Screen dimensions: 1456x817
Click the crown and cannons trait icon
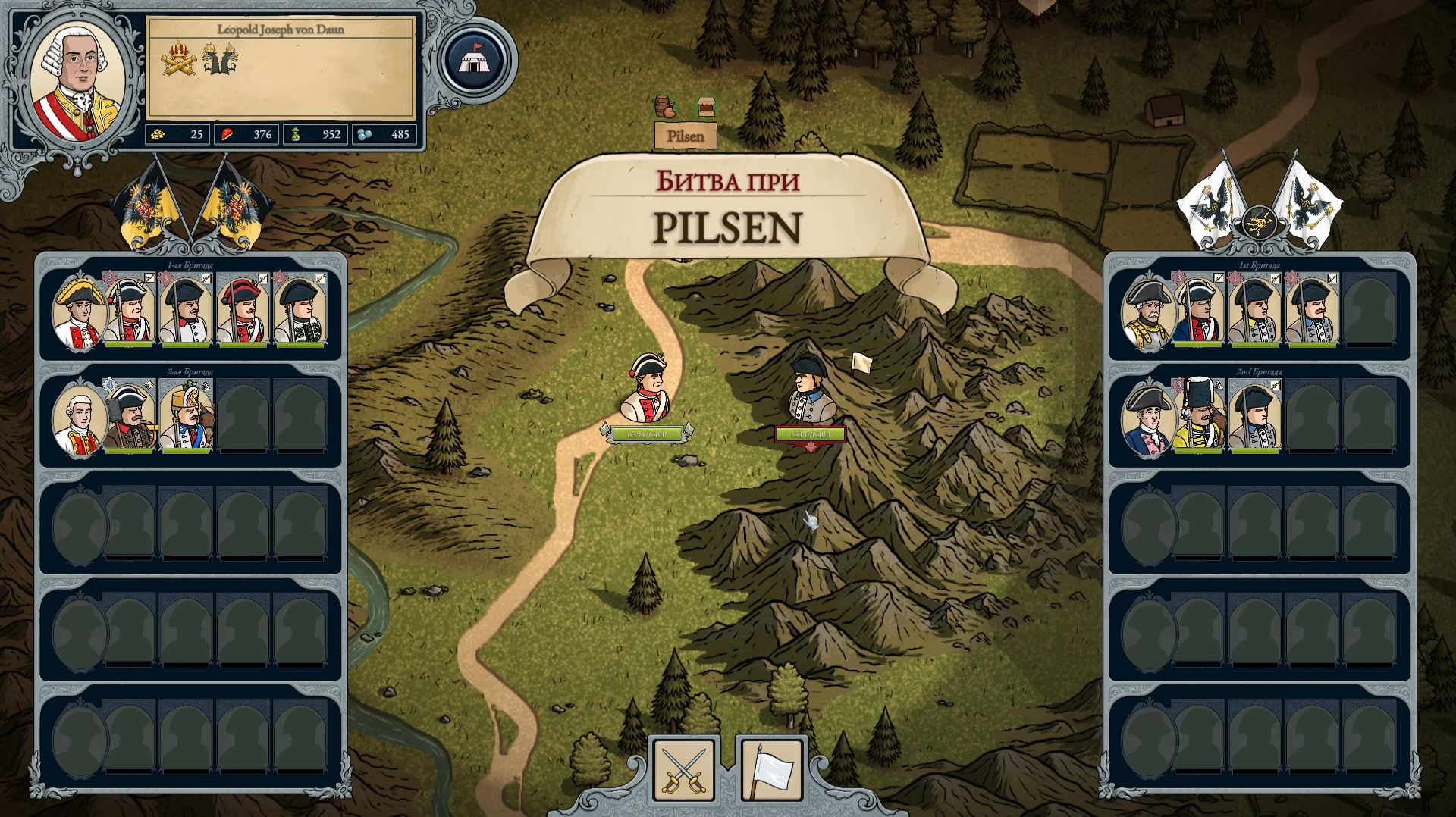click(179, 59)
